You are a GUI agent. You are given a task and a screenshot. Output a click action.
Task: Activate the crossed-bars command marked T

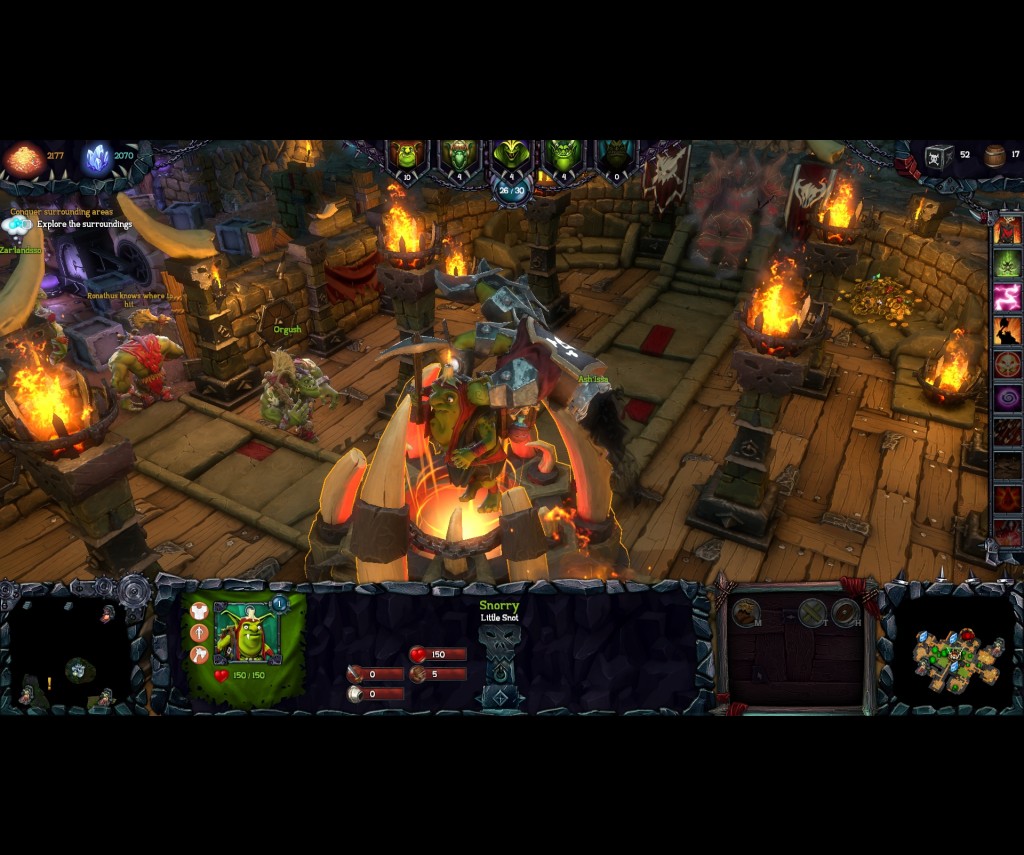pyautogui.click(x=812, y=612)
